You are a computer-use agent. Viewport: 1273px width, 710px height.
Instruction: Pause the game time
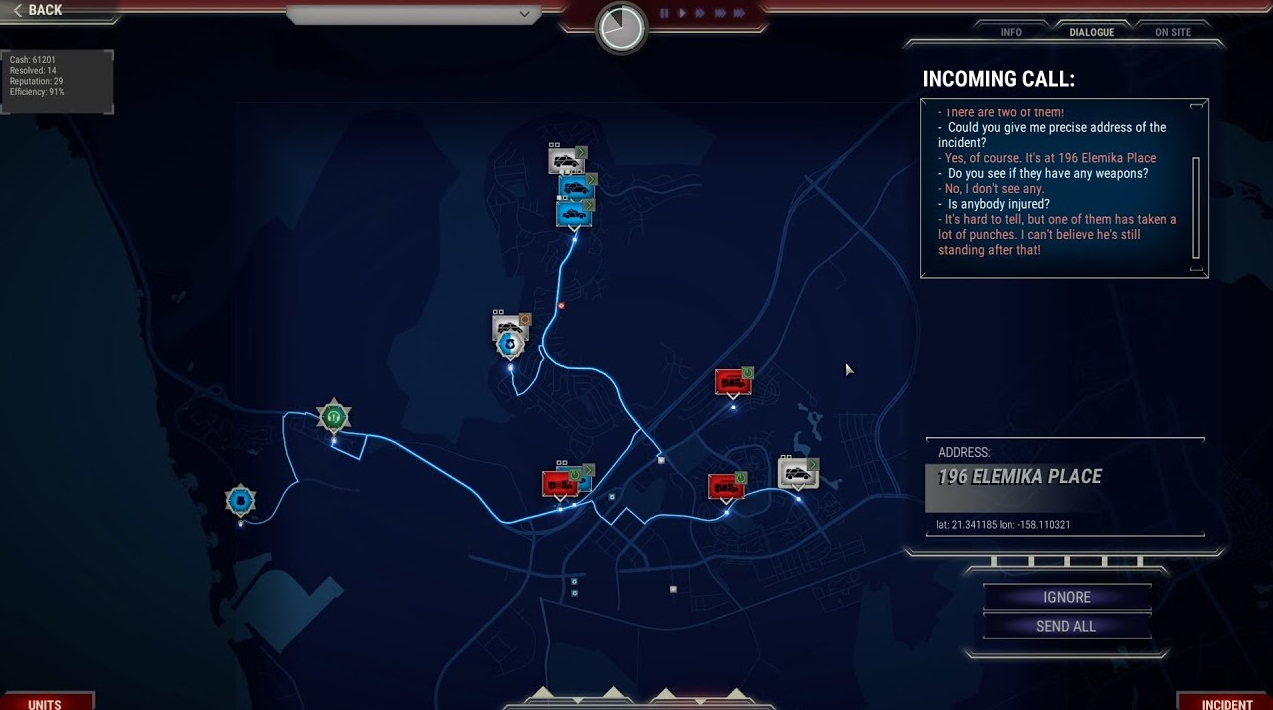[x=664, y=13]
